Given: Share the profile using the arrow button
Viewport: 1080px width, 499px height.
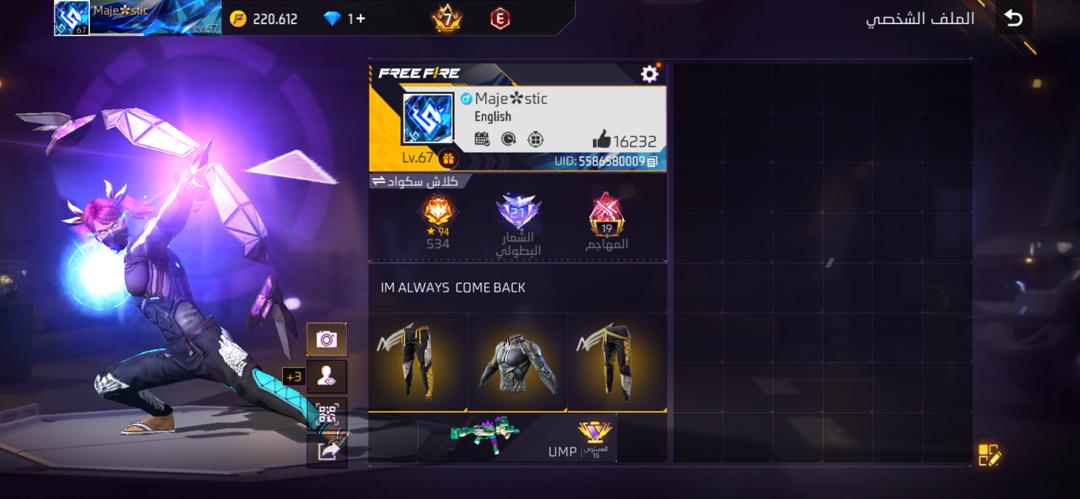Looking at the screenshot, I should click(x=327, y=450).
